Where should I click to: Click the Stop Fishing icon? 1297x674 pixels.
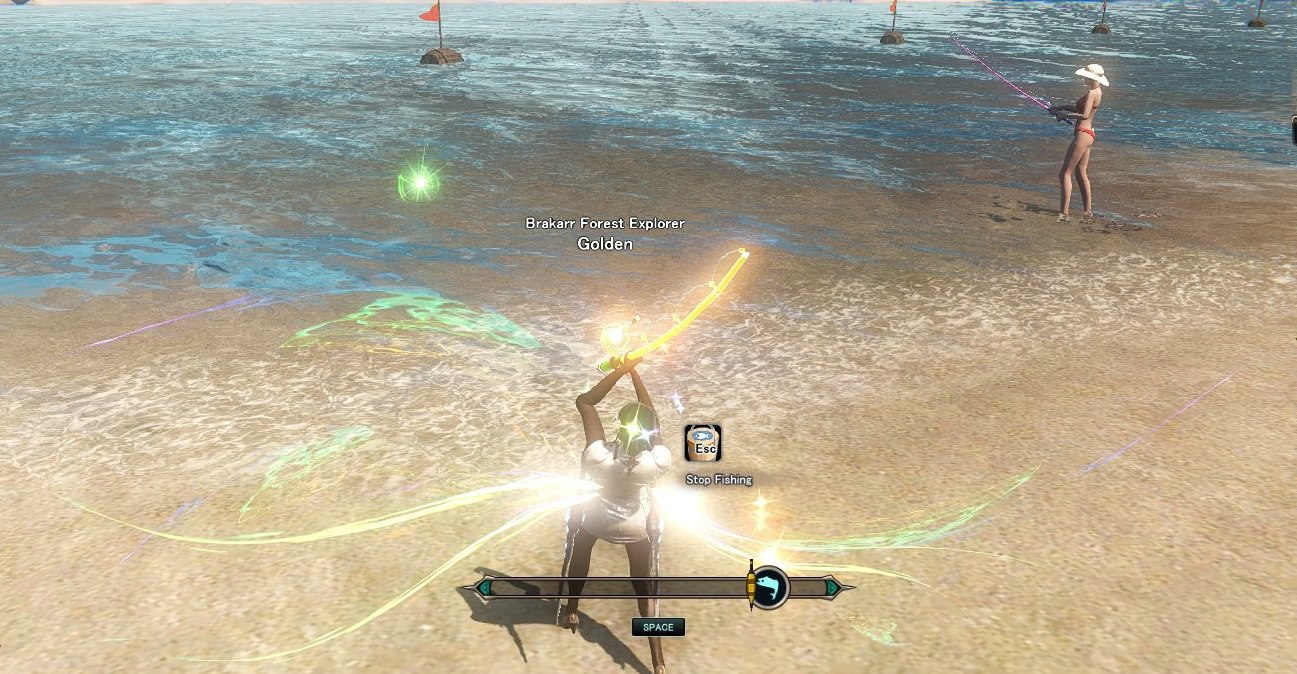point(703,443)
